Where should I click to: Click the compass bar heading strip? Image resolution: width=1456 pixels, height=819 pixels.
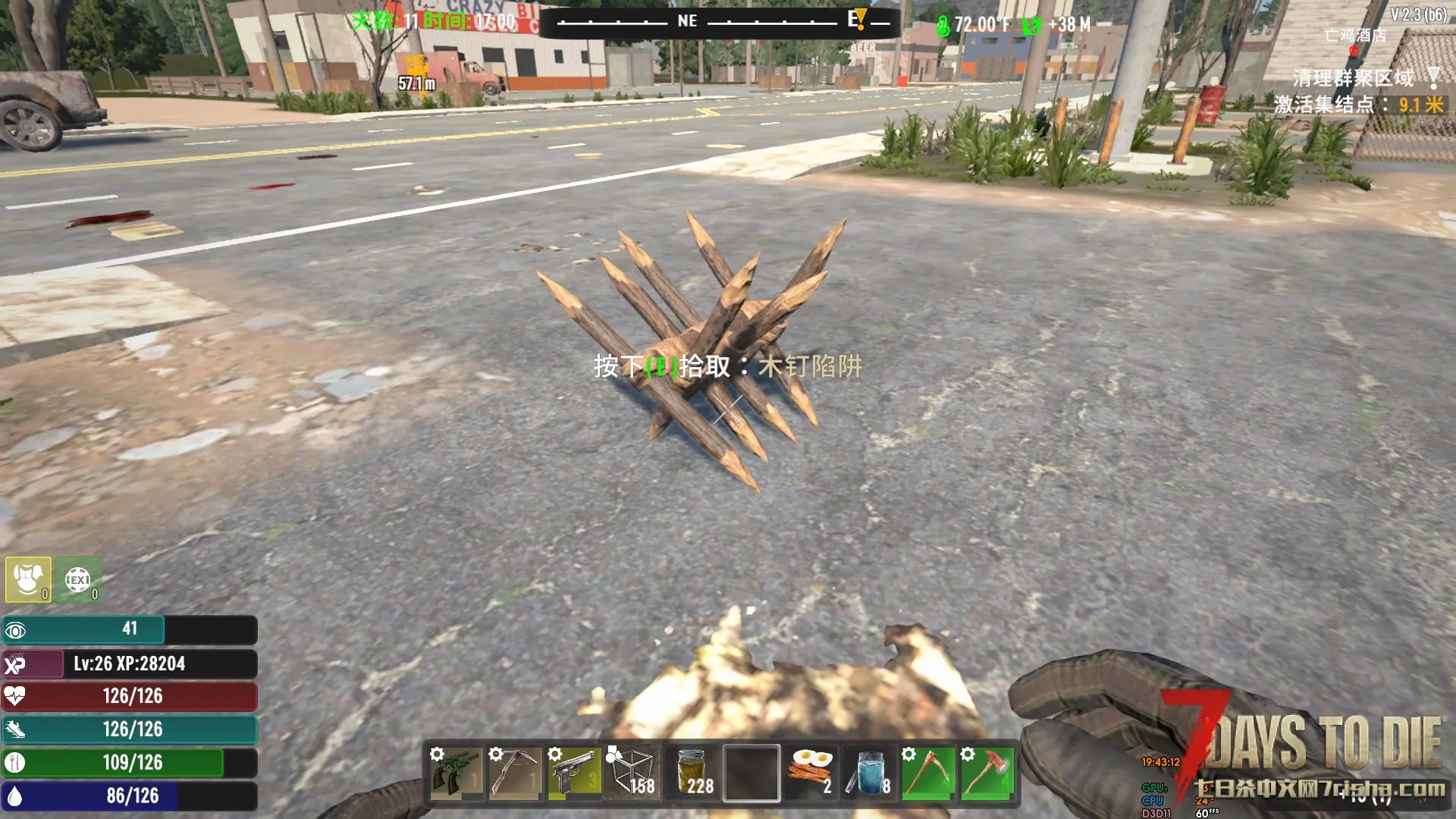720,22
